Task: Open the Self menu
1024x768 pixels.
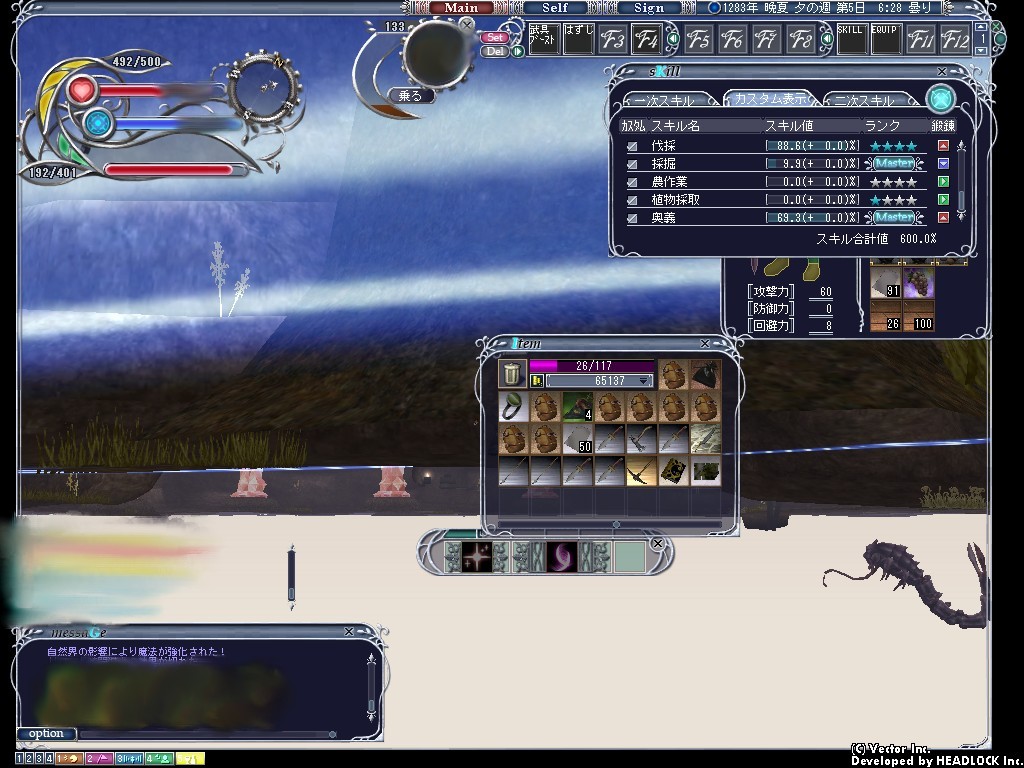Action: point(555,8)
